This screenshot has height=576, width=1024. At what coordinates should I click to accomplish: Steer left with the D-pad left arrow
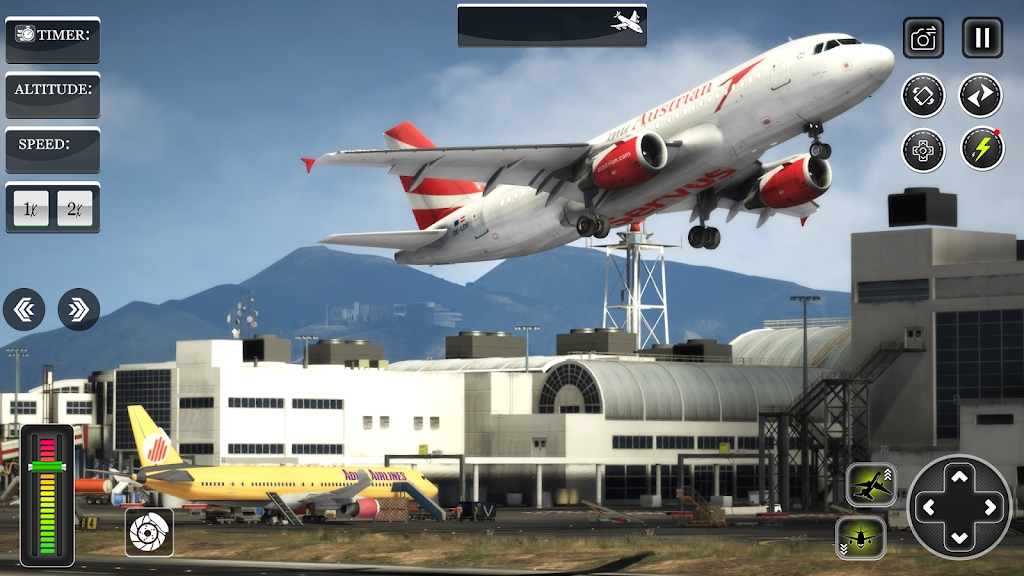(x=927, y=508)
